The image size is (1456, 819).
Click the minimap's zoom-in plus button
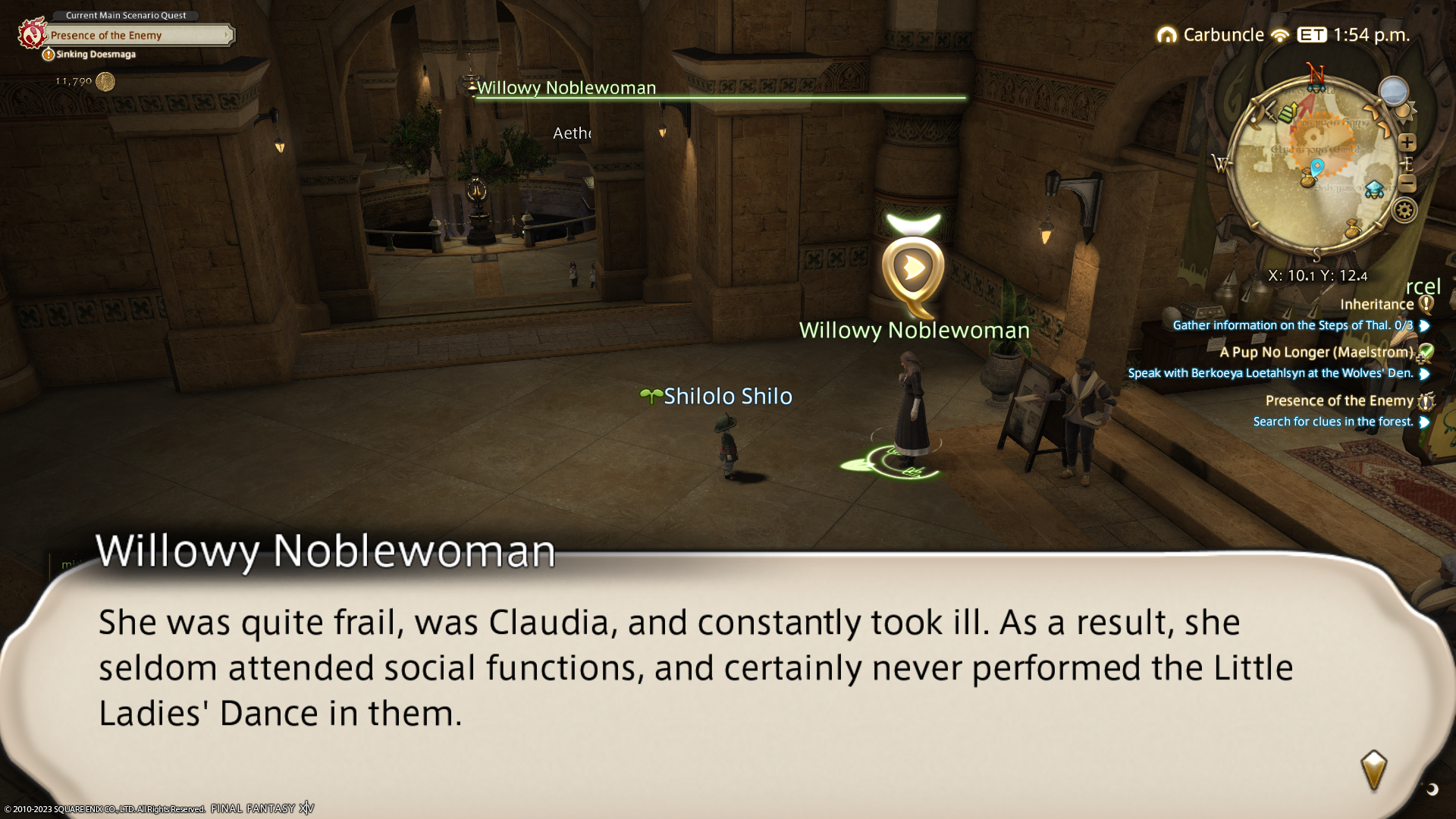point(1407,143)
